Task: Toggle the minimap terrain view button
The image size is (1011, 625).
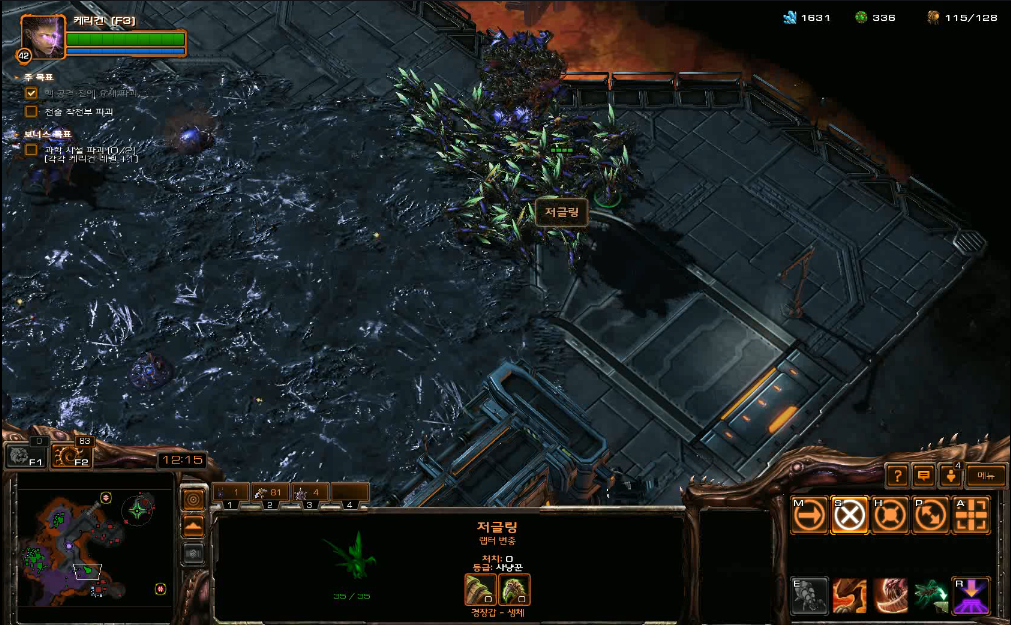Action: 193,525
